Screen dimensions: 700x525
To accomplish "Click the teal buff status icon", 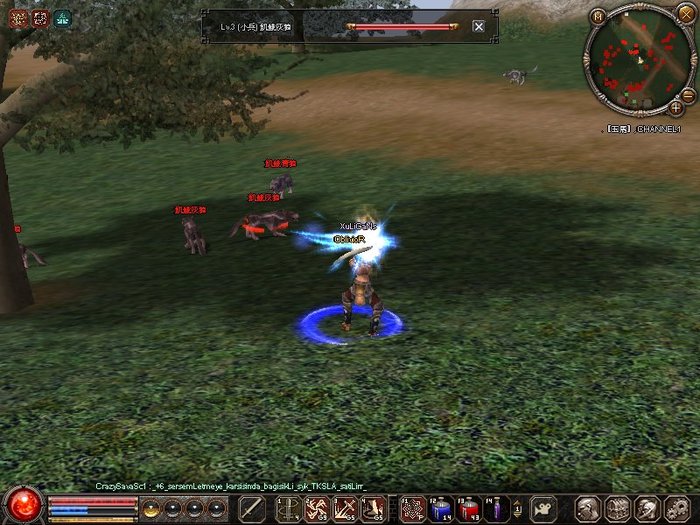I will pos(63,17).
